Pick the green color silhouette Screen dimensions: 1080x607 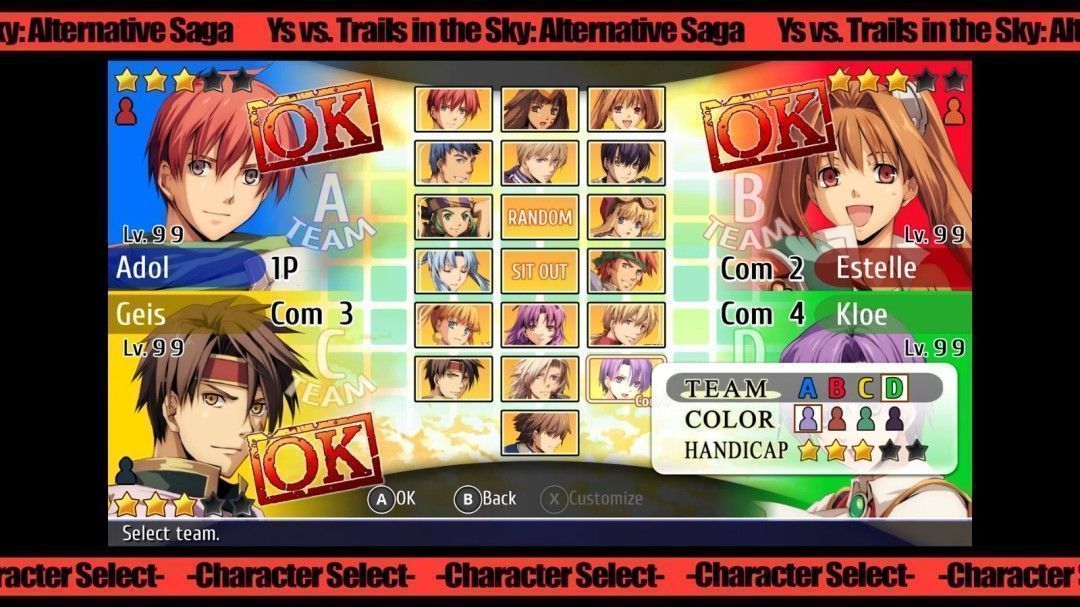[866, 419]
